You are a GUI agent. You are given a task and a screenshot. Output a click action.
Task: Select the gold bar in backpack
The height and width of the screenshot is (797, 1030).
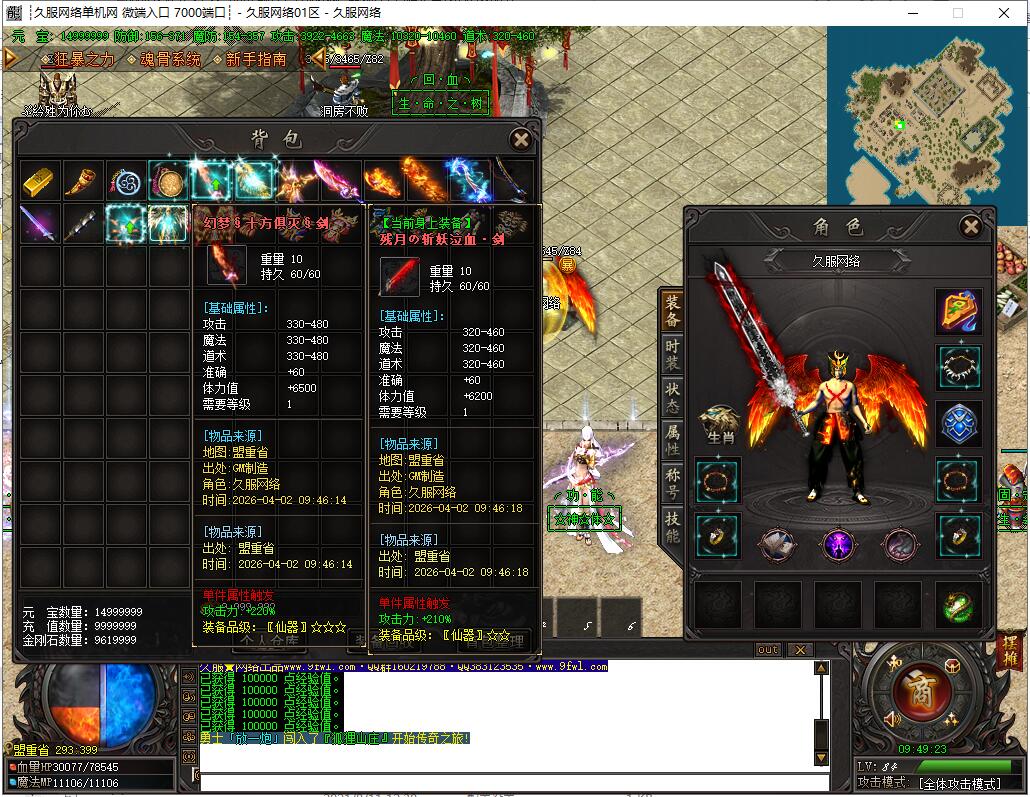(40, 180)
